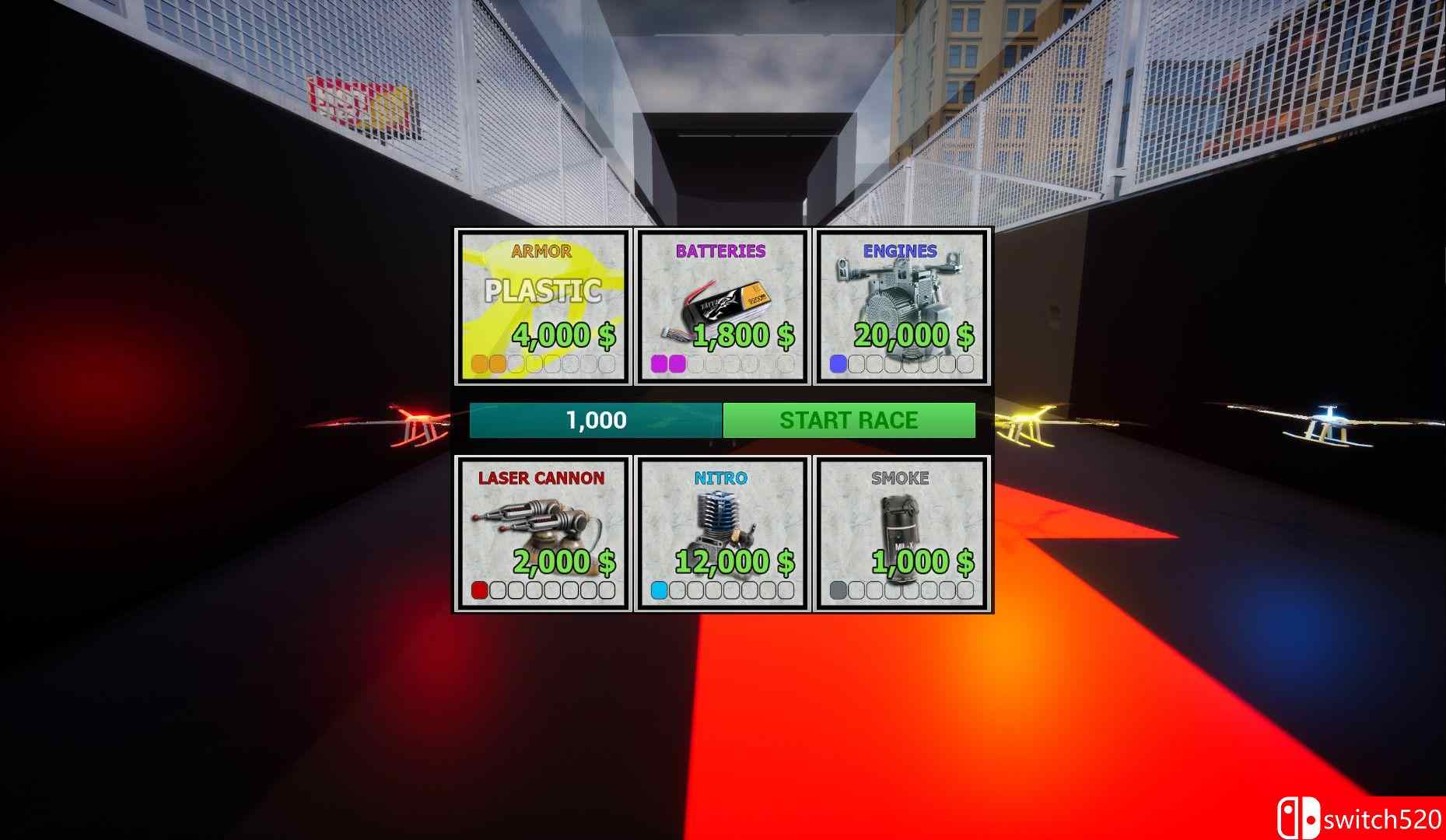Click the empty level progress row under SMOKE
Viewport: 1446px width, 840px height.
click(902, 590)
